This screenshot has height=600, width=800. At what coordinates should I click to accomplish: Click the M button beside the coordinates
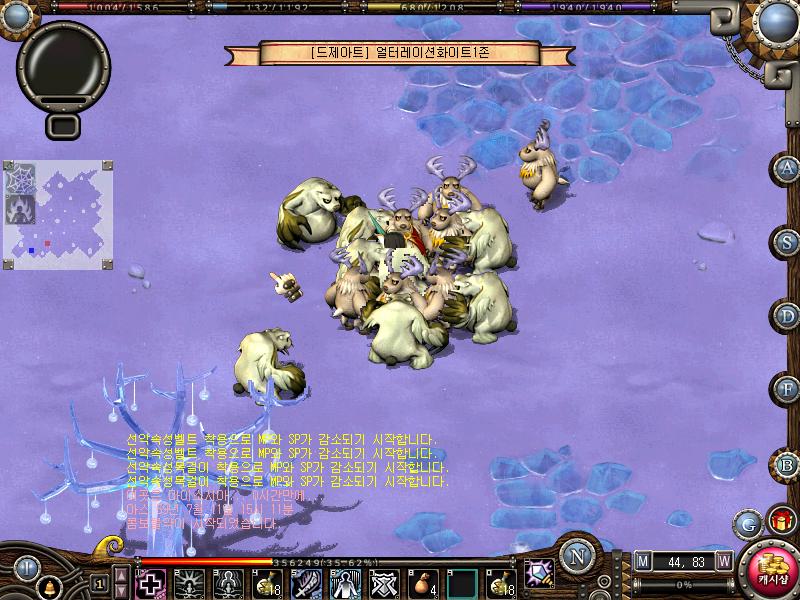tap(643, 560)
